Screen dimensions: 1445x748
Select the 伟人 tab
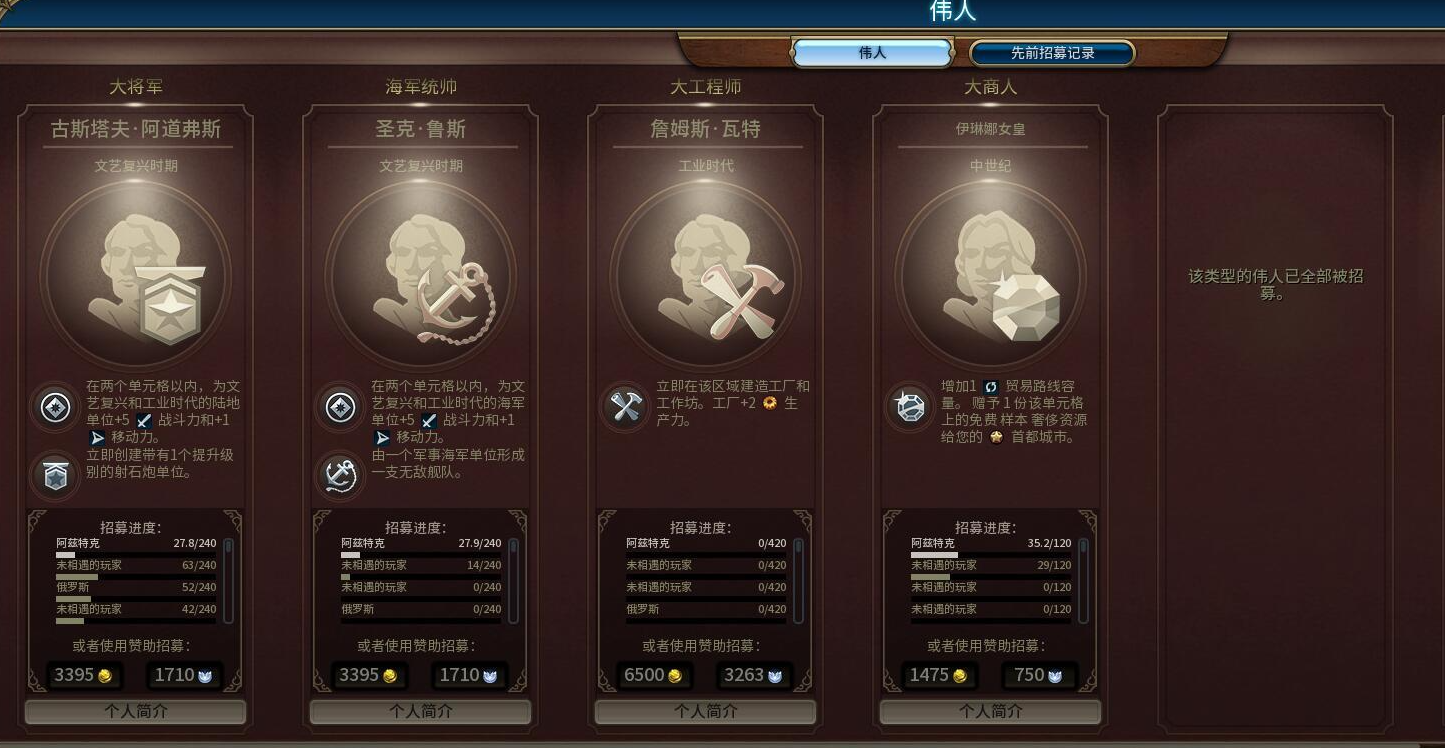871,52
